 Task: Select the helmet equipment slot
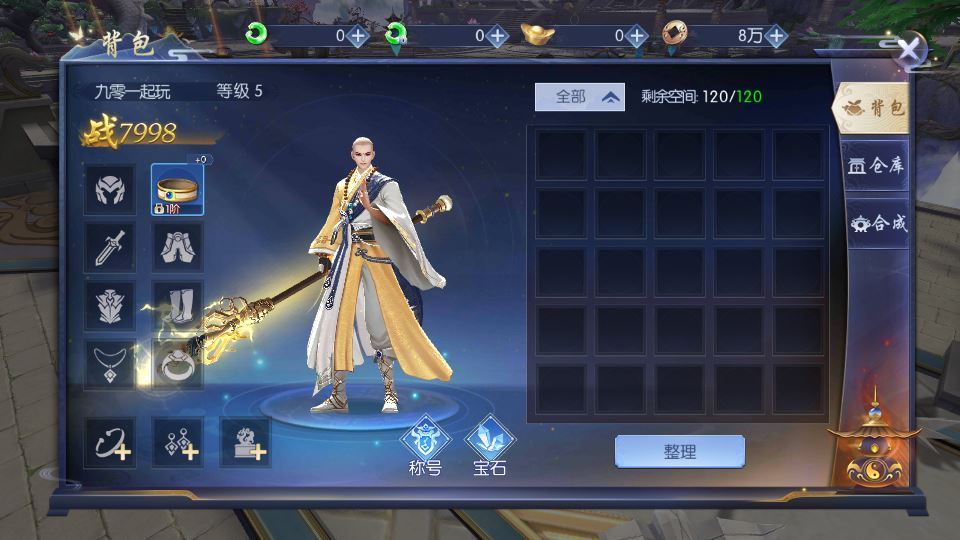pyautogui.click(x=110, y=189)
